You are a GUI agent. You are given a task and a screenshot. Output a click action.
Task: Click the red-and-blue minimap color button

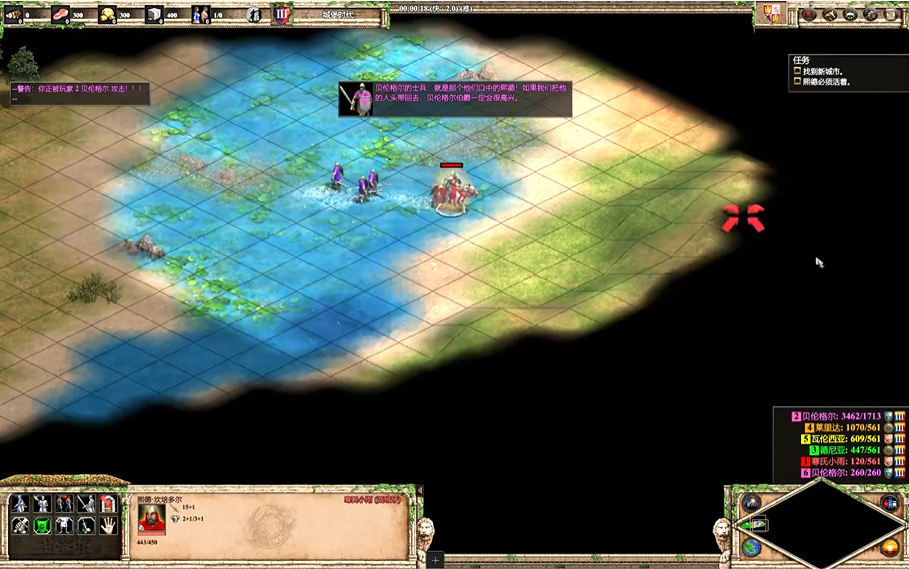point(889,502)
